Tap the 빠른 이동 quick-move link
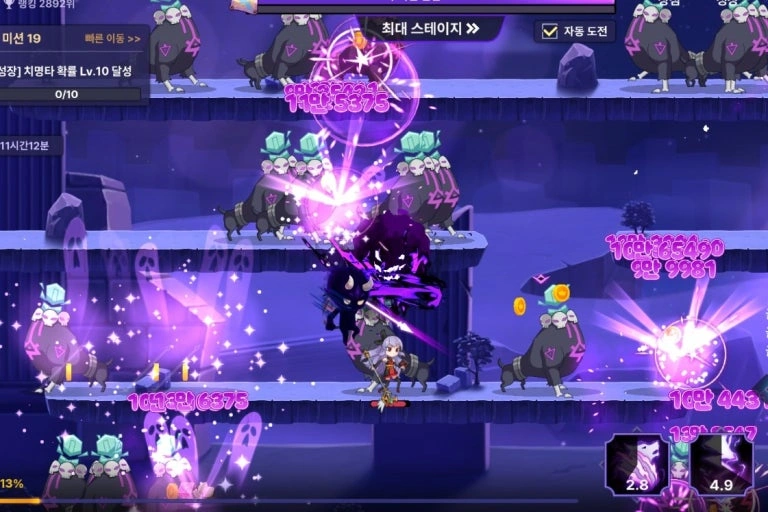 pyautogui.click(x=113, y=40)
